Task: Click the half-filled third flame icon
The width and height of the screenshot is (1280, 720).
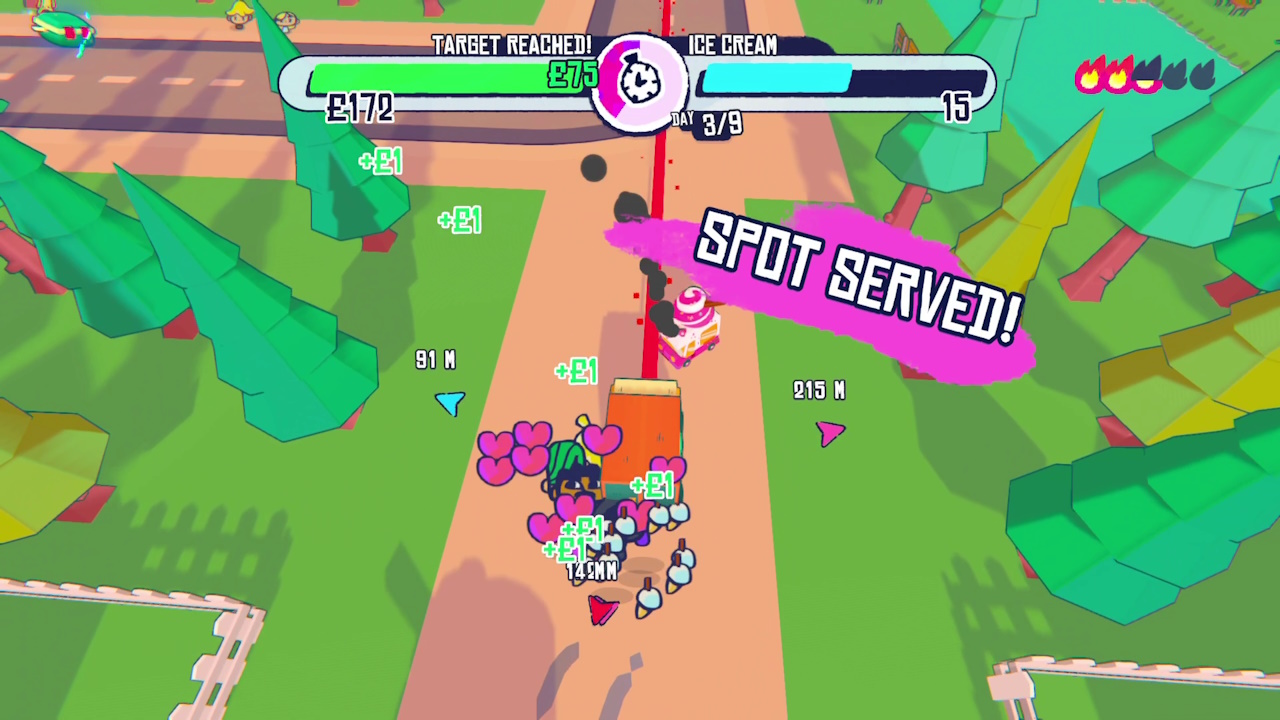Action: pos(1145,75)
